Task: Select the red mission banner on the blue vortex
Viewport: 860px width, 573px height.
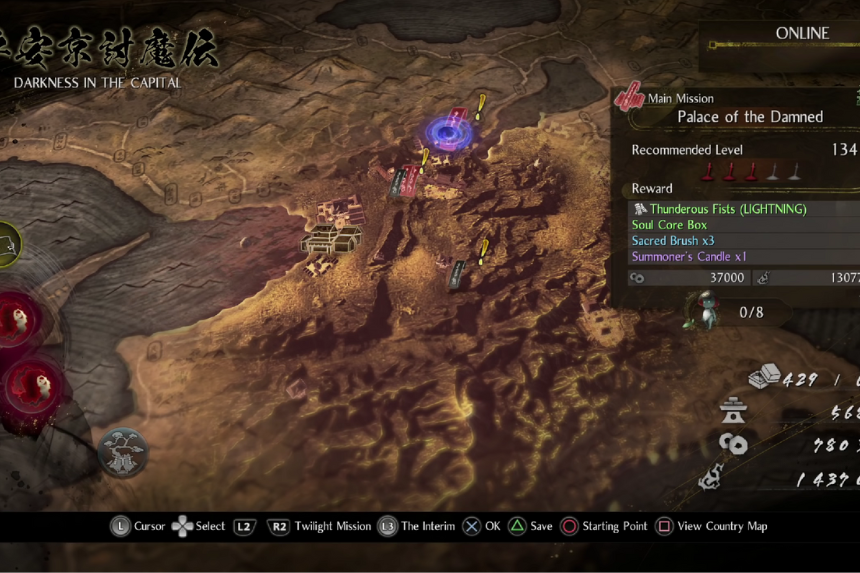Action: (x=458, y=119)
